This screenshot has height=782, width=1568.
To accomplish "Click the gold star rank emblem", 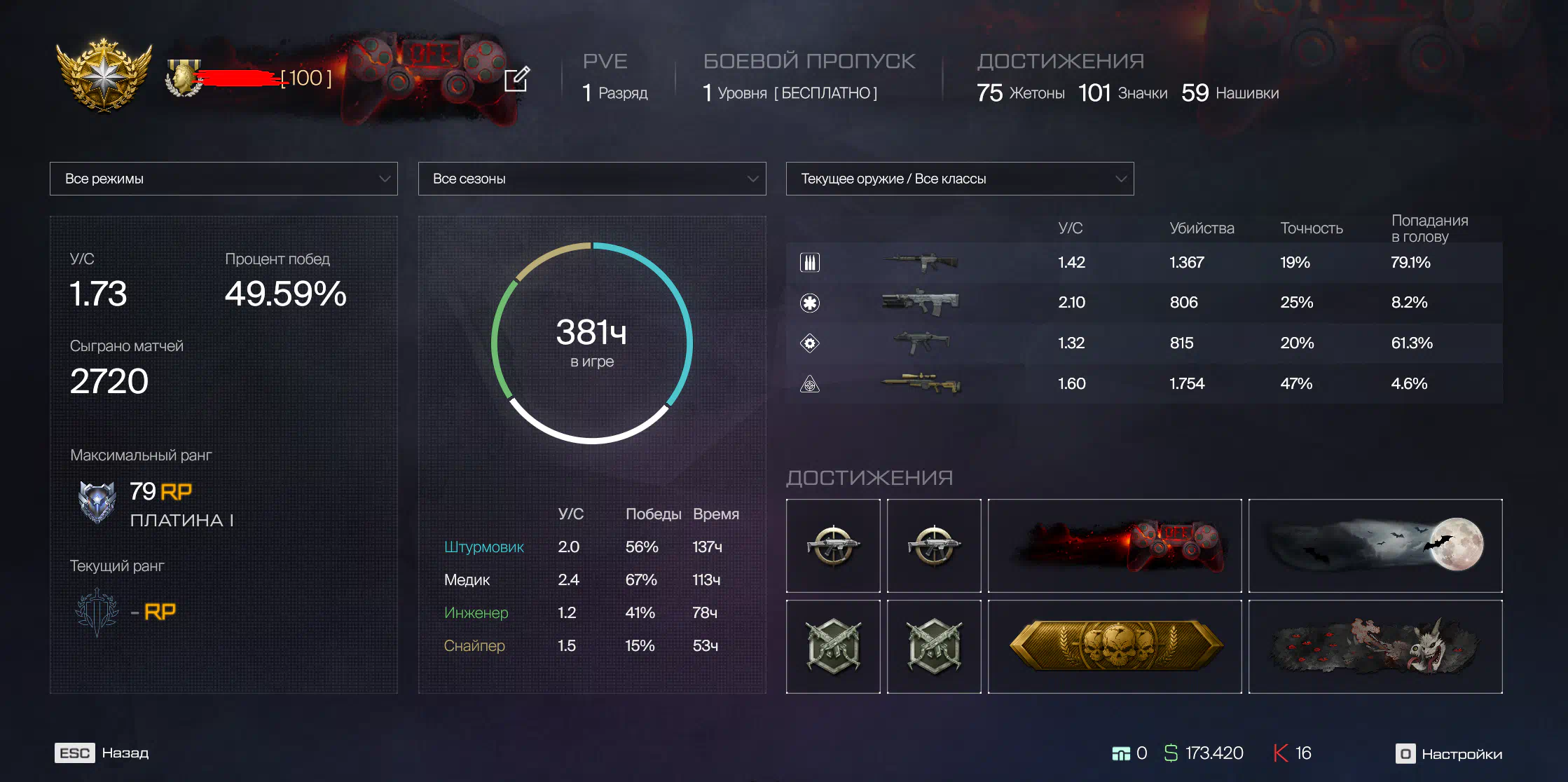I will tap(104, 75).
